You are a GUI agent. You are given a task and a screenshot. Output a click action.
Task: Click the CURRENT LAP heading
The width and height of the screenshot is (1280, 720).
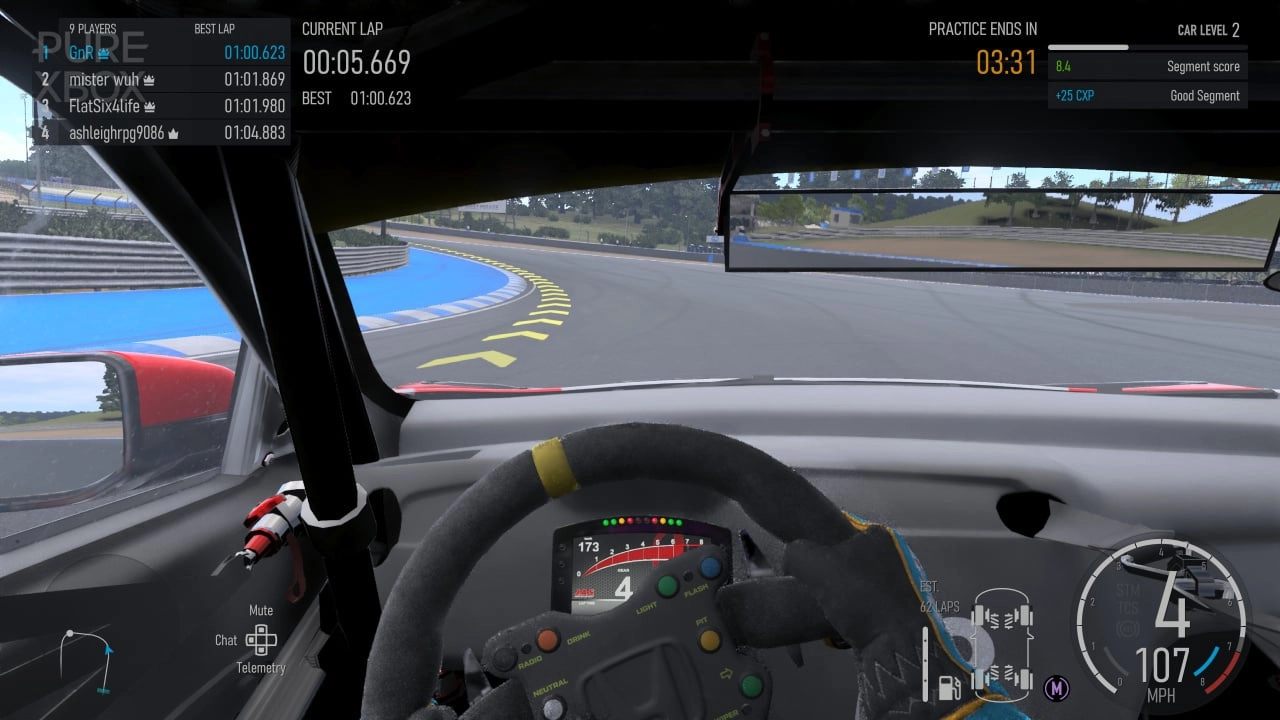click(x=342, y=29)
